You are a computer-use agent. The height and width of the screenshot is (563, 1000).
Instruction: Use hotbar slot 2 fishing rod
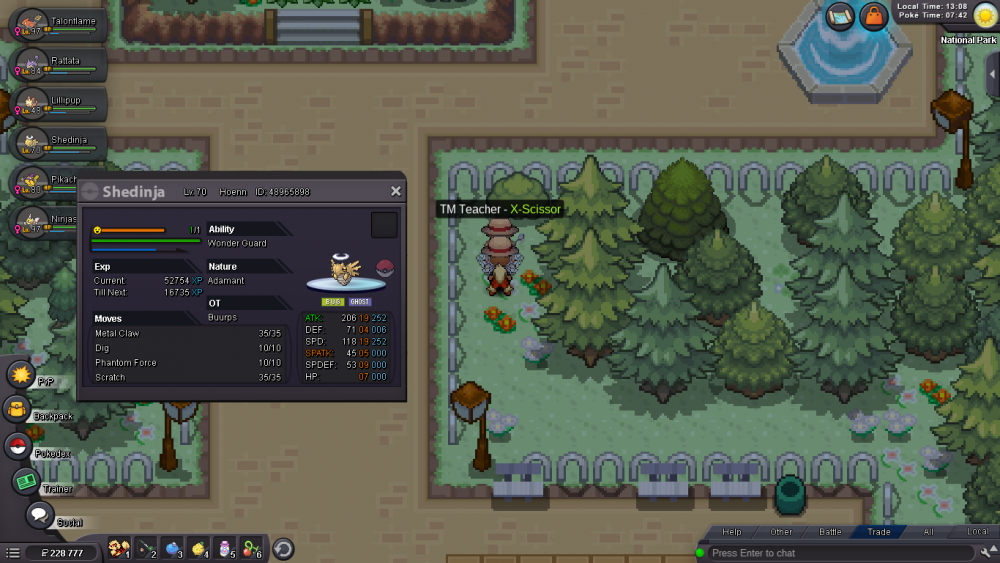146,548
